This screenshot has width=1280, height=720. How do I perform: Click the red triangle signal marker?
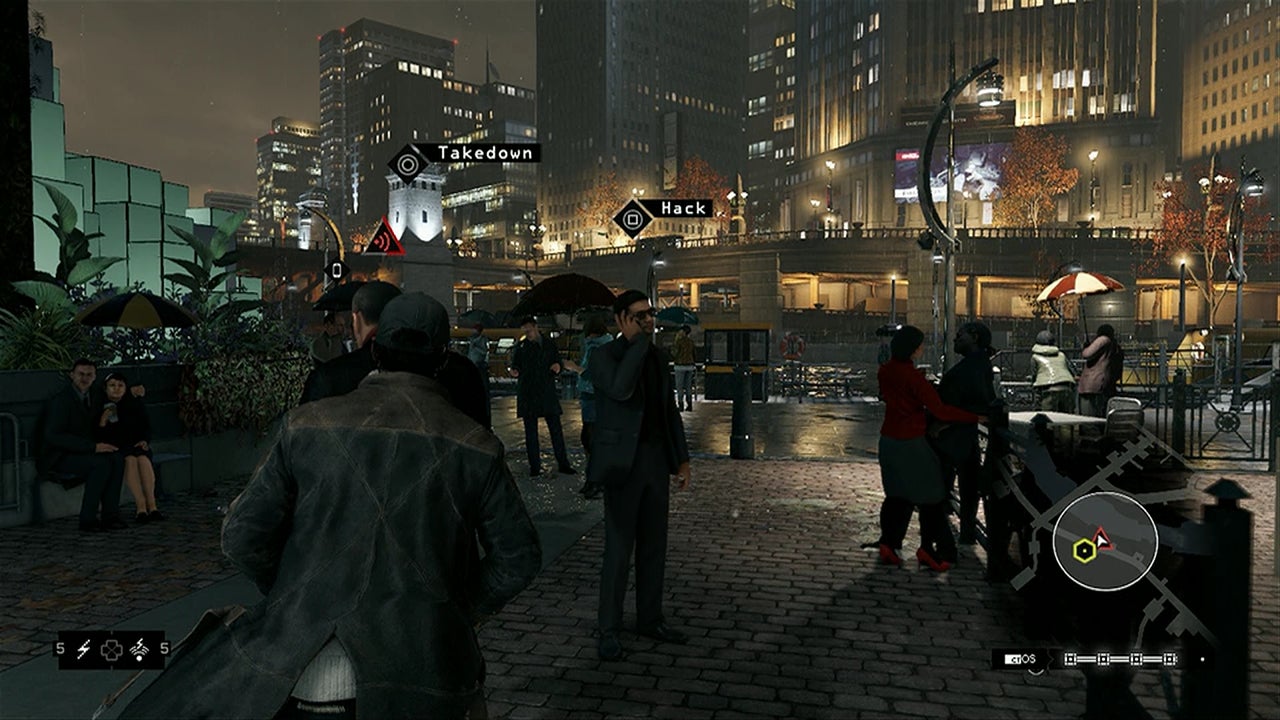click(384, 237)
